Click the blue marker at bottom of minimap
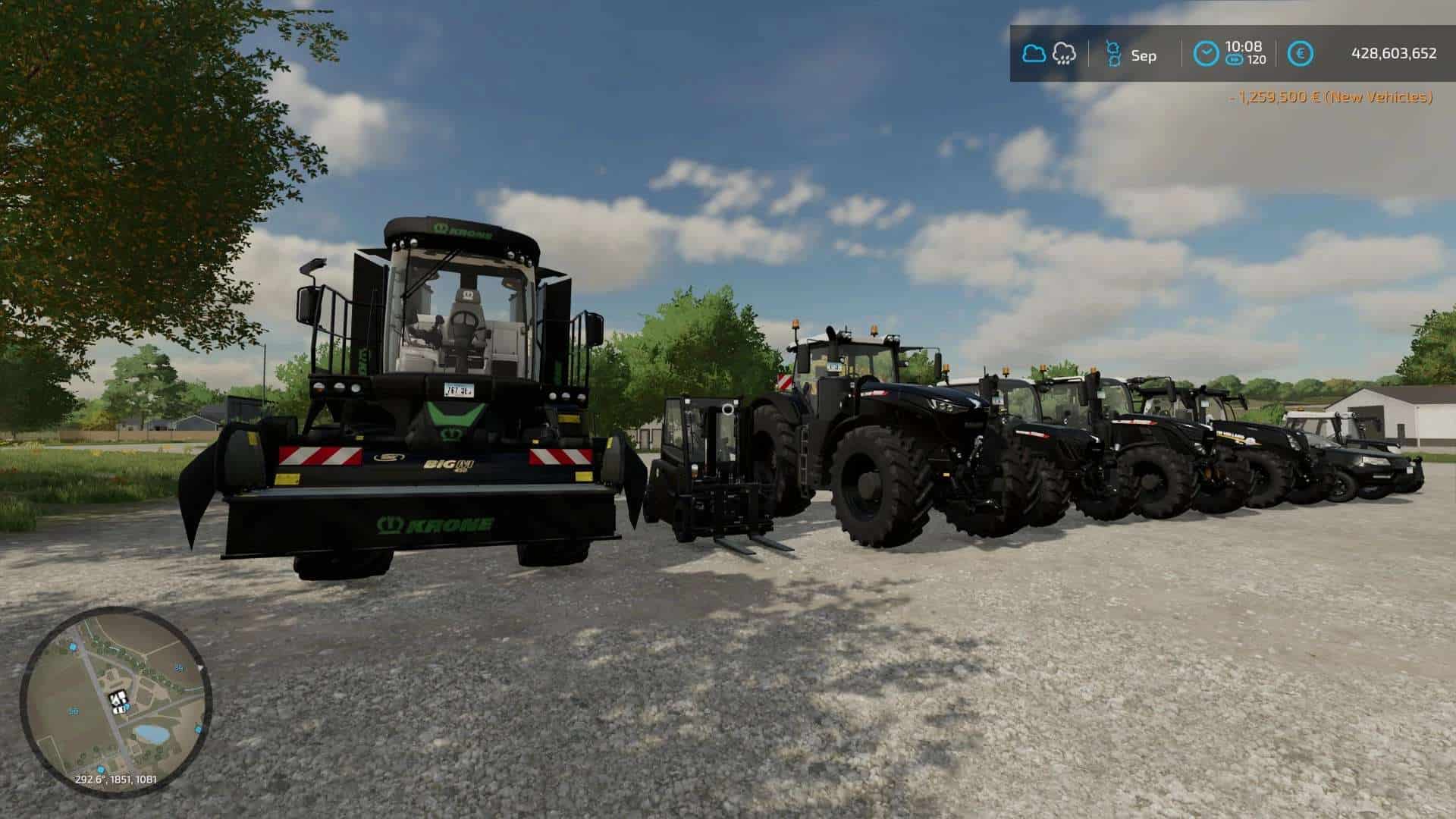This screenshot has height=819, width=1456. (101, 770)
